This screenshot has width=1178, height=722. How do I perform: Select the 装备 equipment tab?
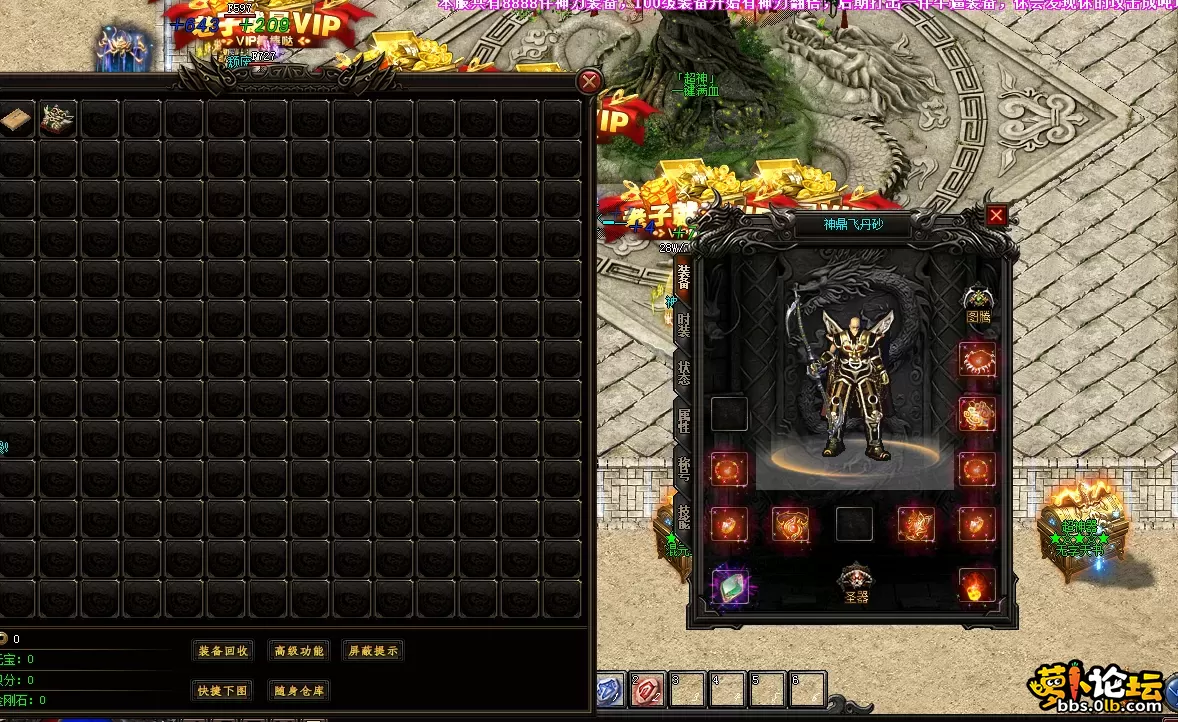pyautogui.click(x=684, y=276)
